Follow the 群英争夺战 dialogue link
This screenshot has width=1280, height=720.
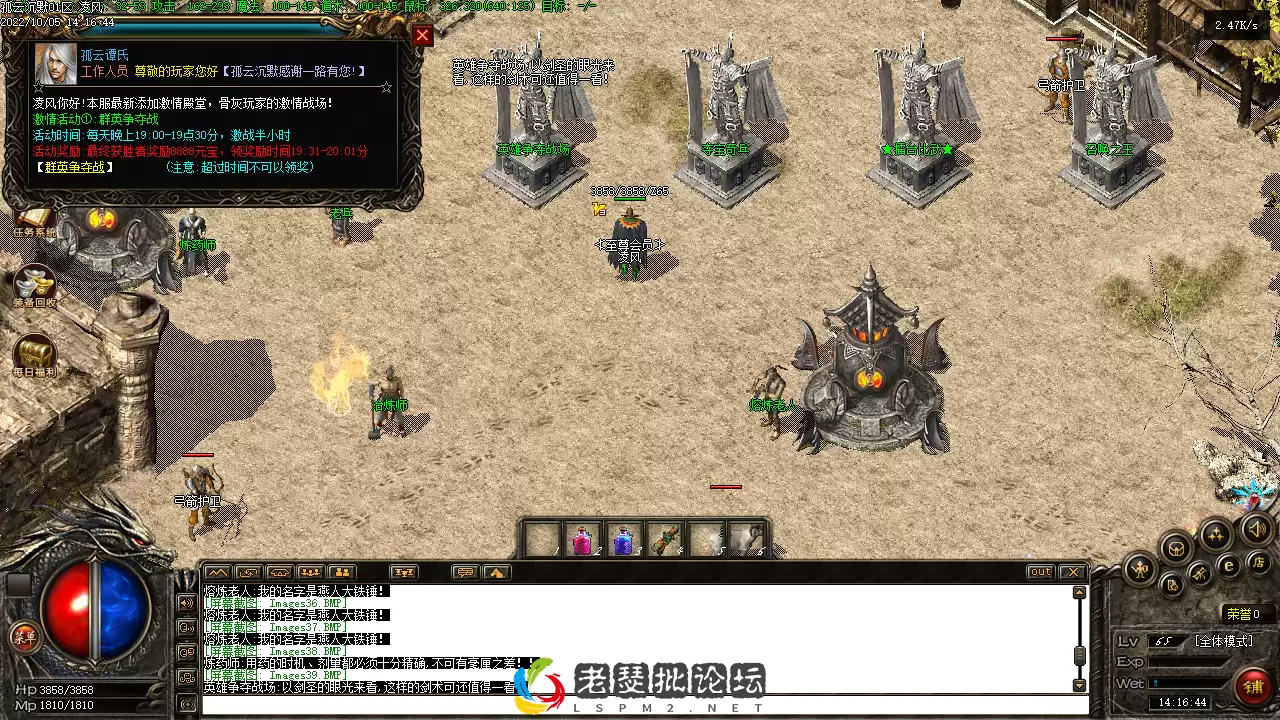(75, 167)
